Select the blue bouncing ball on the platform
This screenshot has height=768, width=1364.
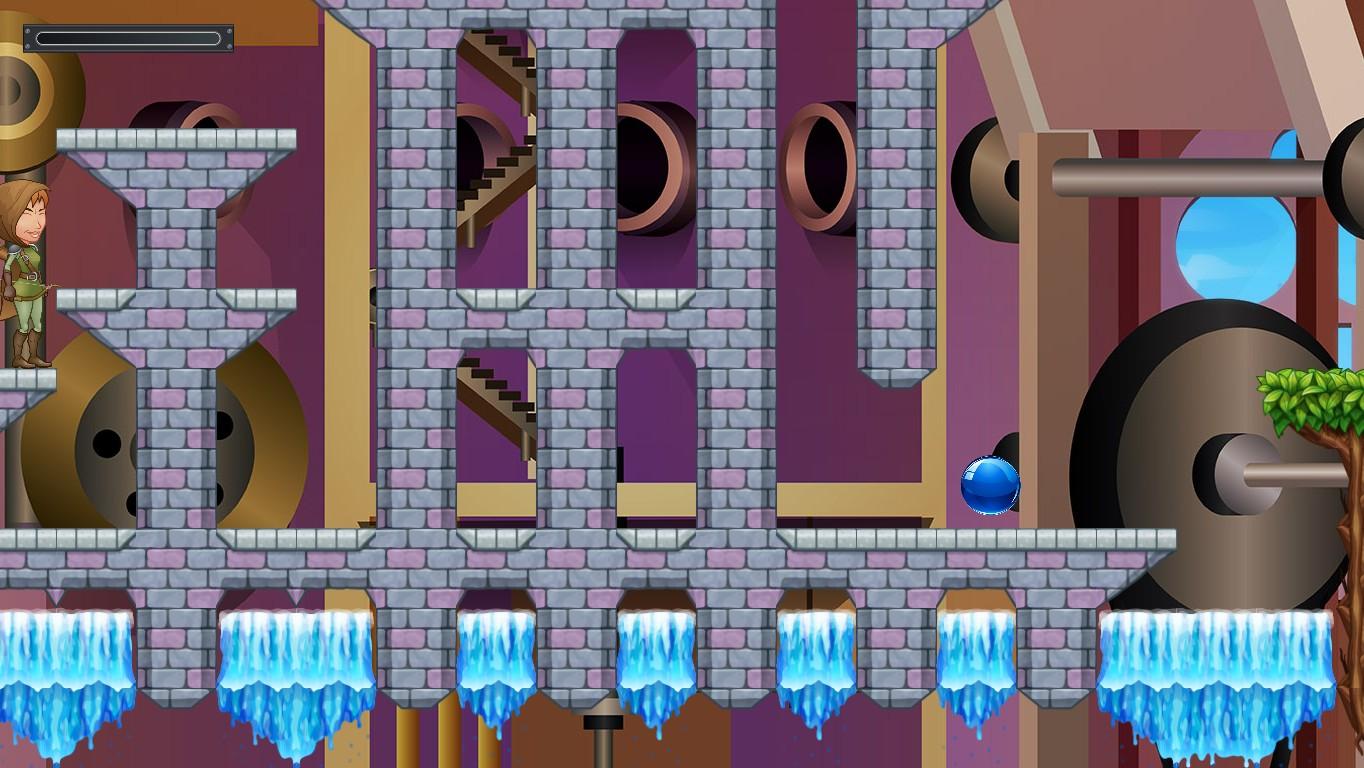(989, 487)
